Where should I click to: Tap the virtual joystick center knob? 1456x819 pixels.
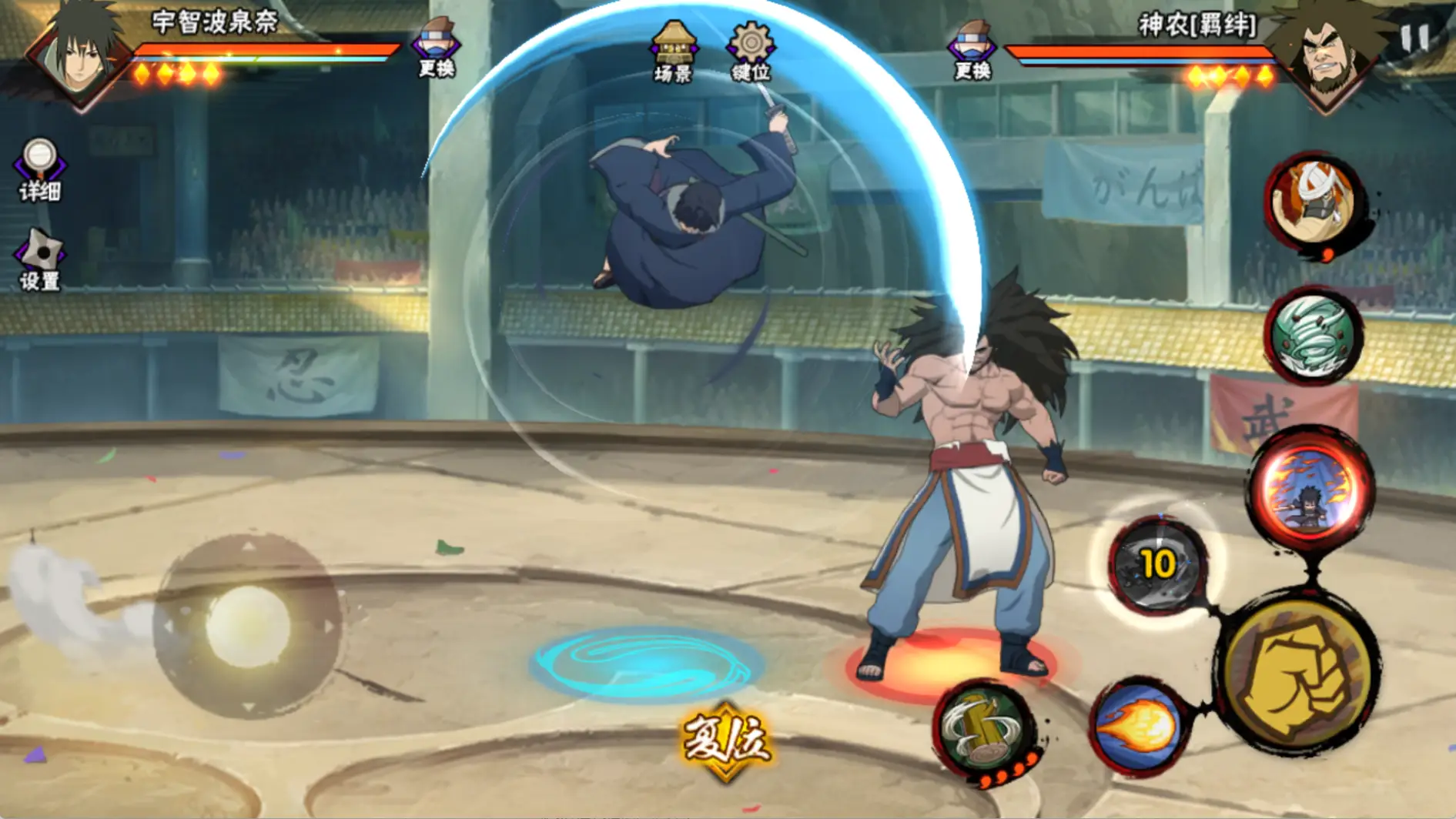[248, 625]
